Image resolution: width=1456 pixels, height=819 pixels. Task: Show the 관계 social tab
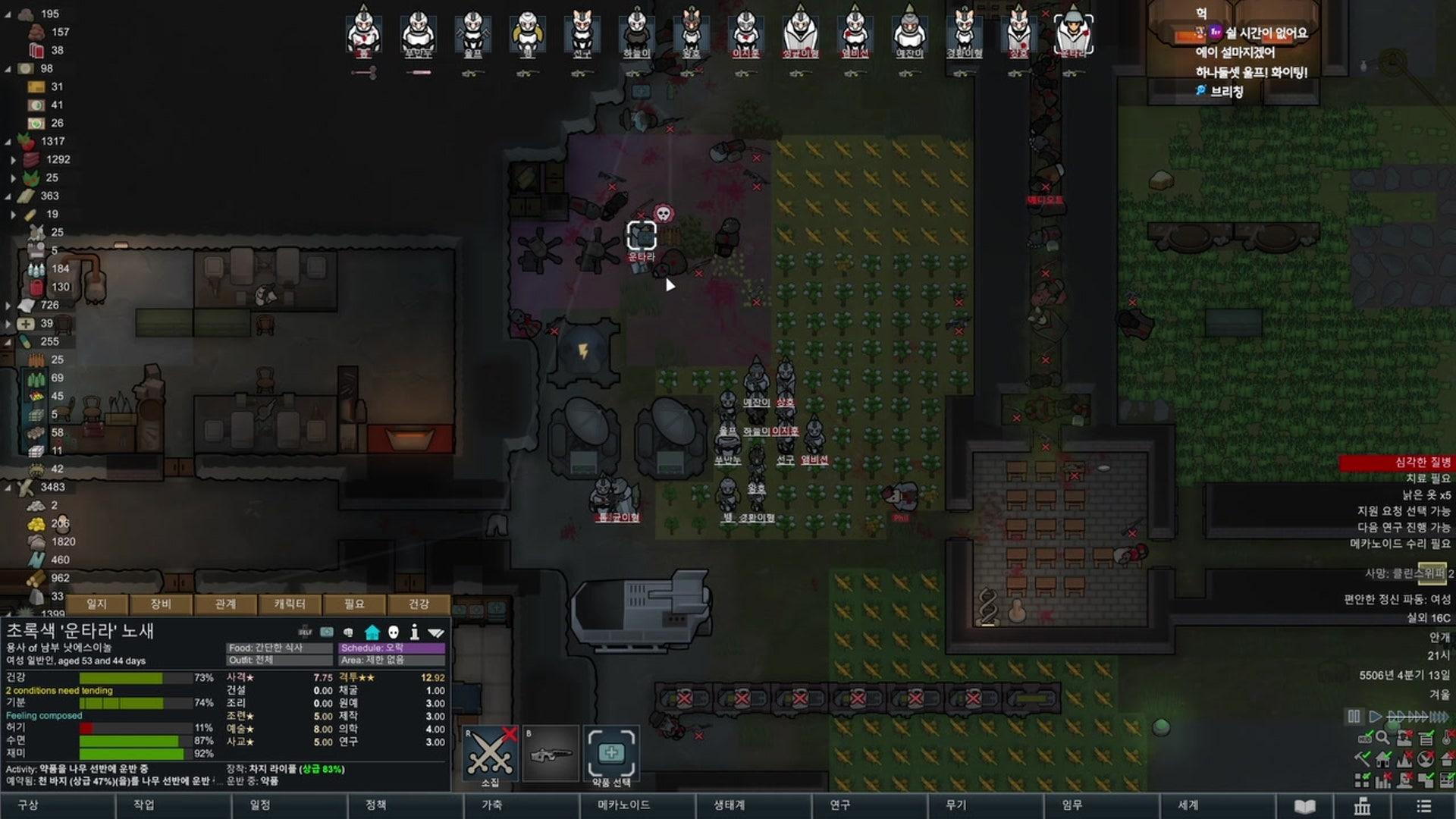pyautogui.click(x=225, y=604)
